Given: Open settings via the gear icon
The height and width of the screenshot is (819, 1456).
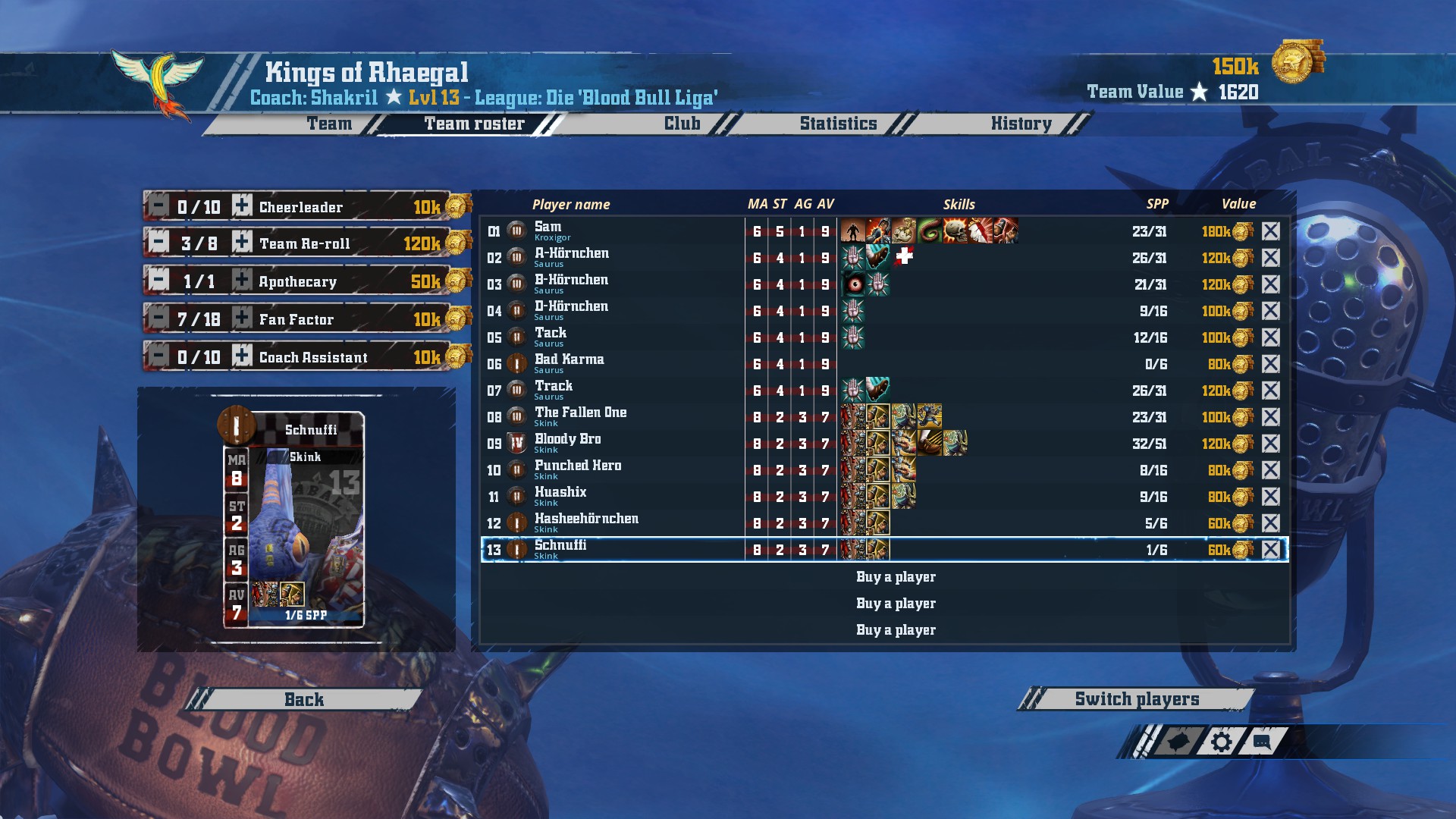Looking at the screenshot, I should pos(1221,742).
